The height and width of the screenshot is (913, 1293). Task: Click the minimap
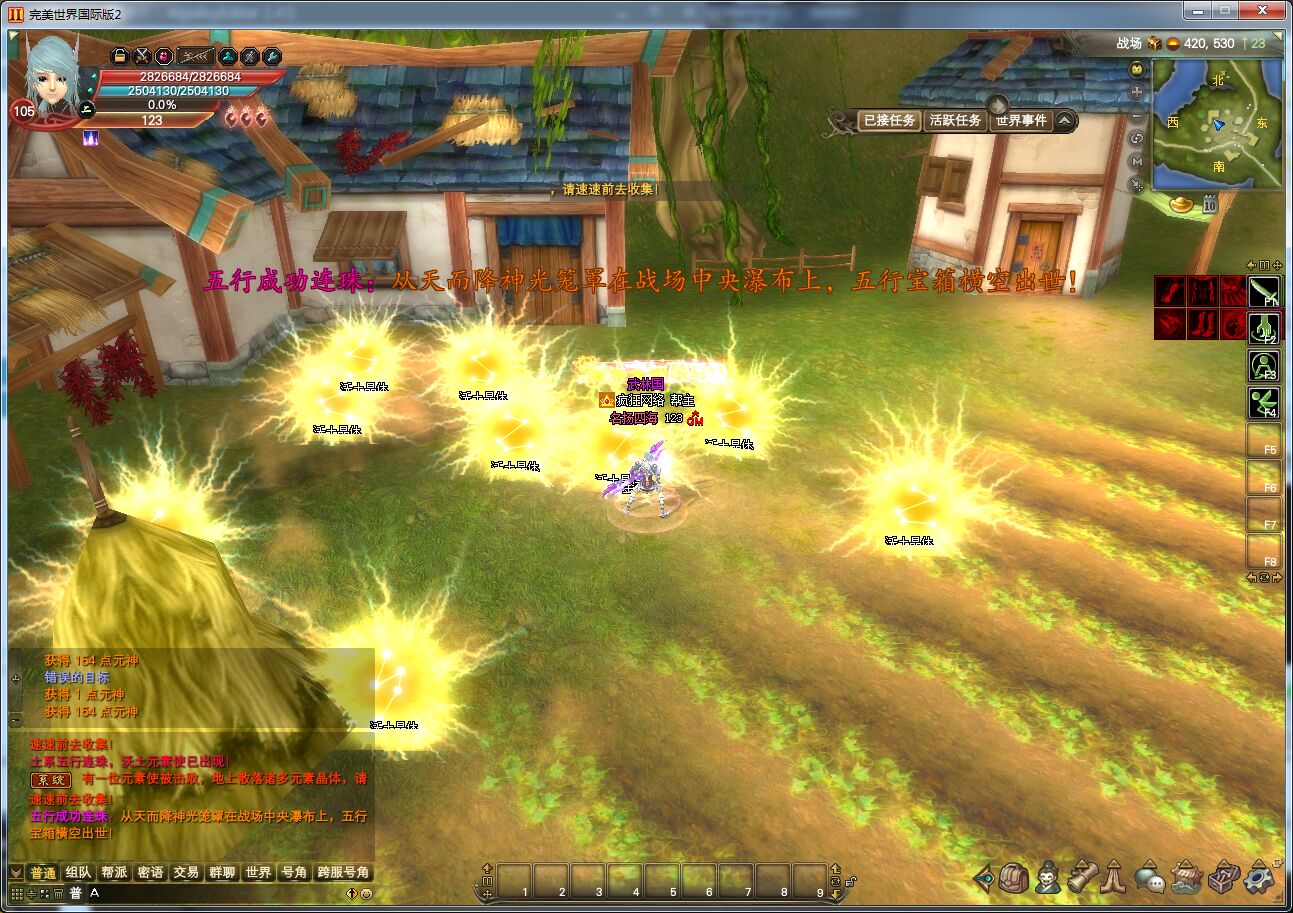[1217, 124]
